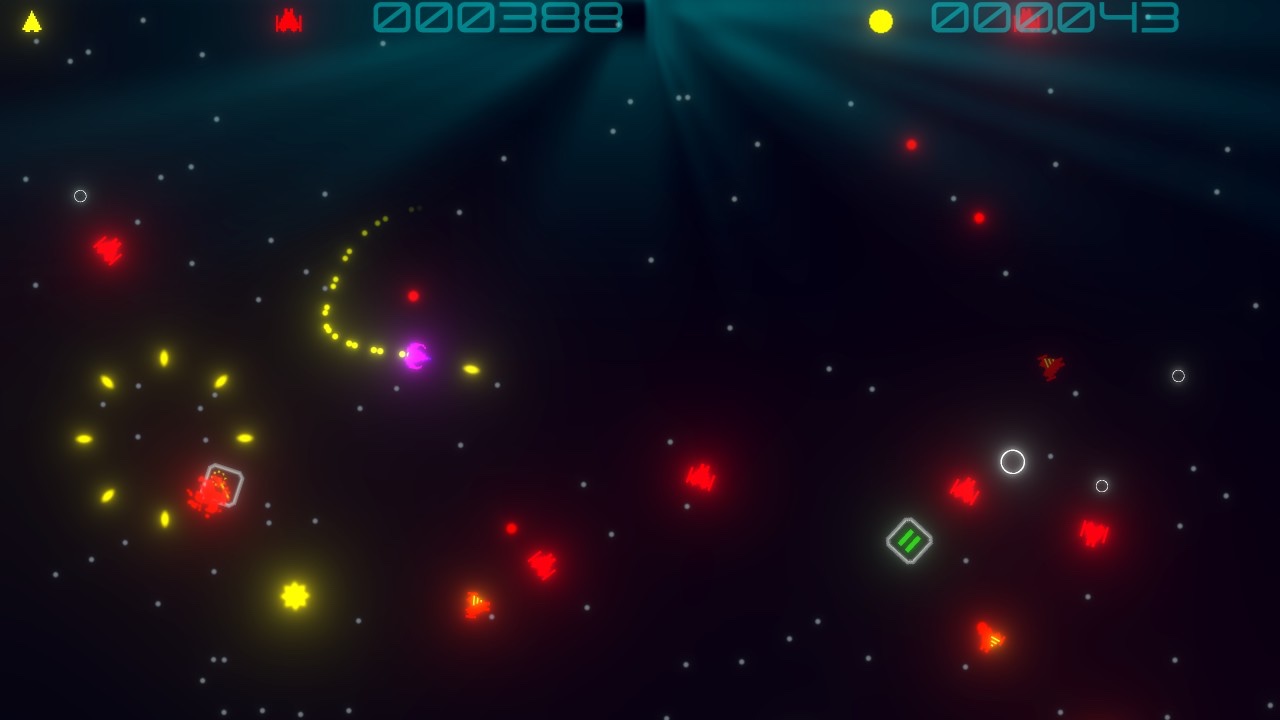Click the green power-up diamond
Image resolution: width=1280 pixels, height=720 pixels.
909,541
